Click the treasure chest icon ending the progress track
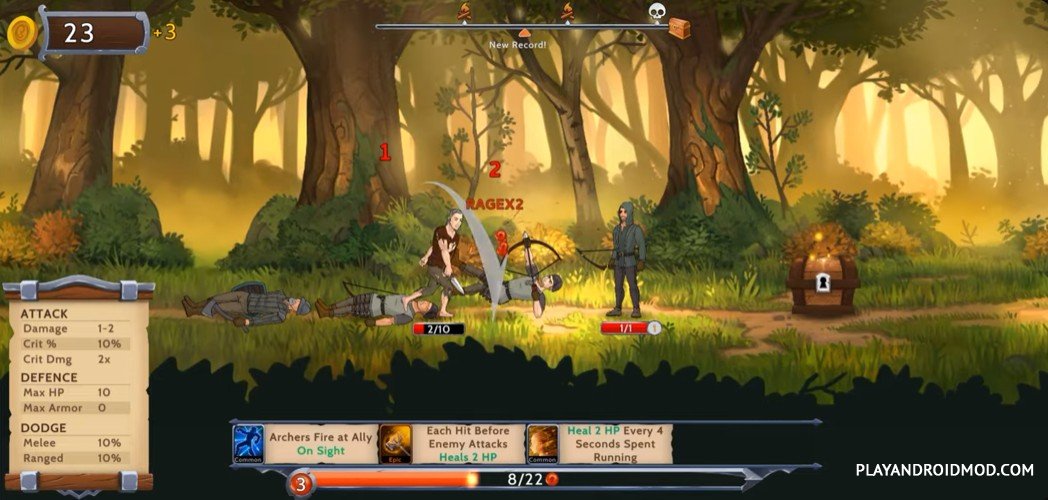Image resolution: width=1048 pixels, height=500 pixels. pos(679,27)
